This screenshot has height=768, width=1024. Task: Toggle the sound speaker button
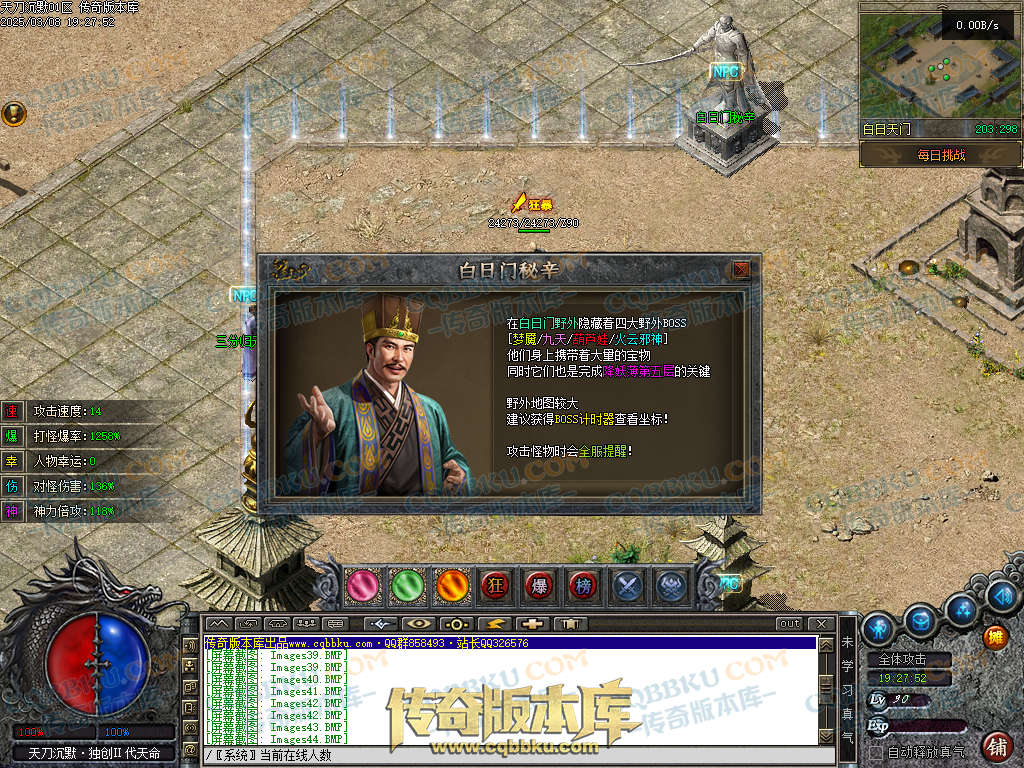(x=1001, y=596)
